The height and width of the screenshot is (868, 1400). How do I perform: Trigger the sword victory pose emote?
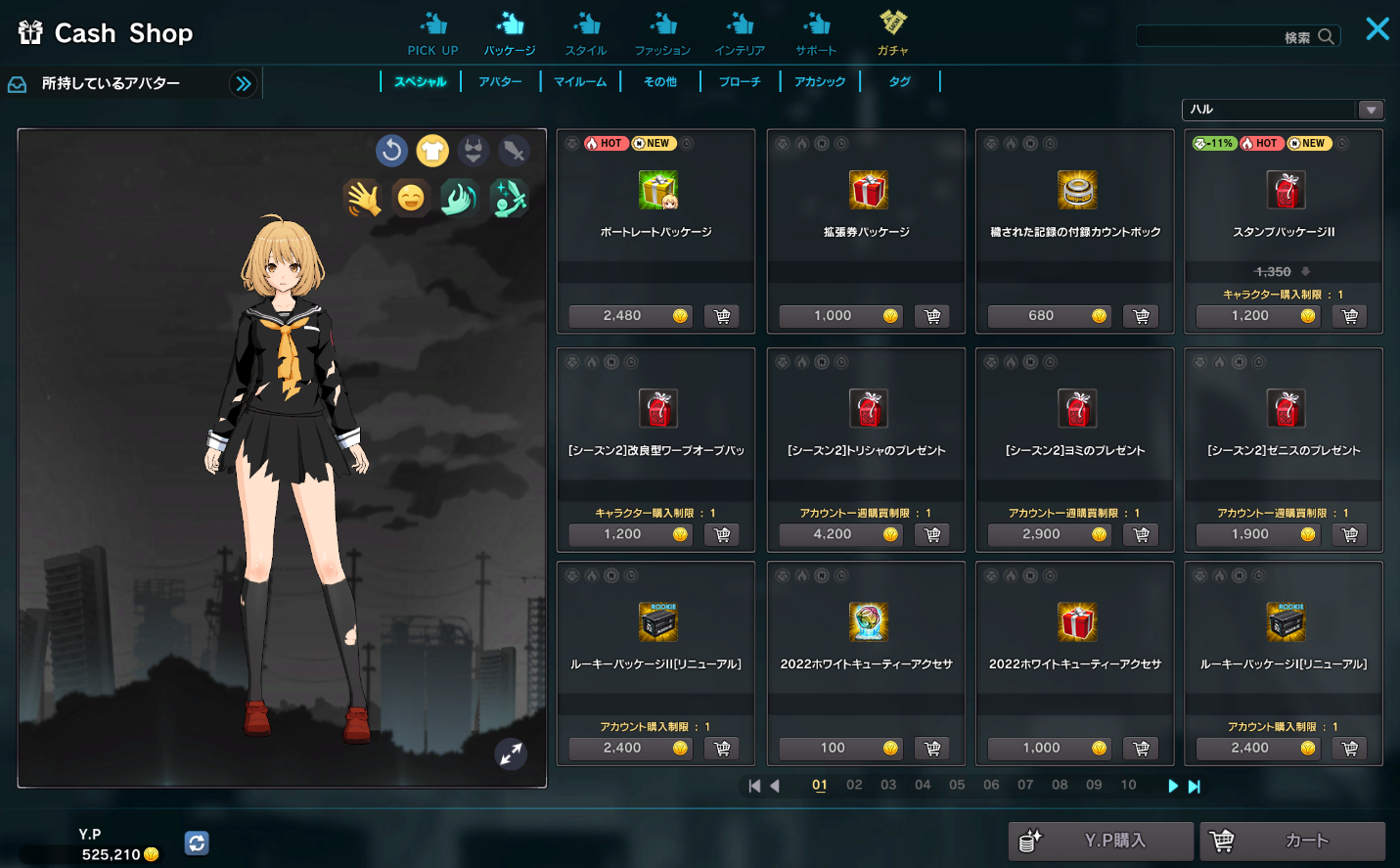508,198
